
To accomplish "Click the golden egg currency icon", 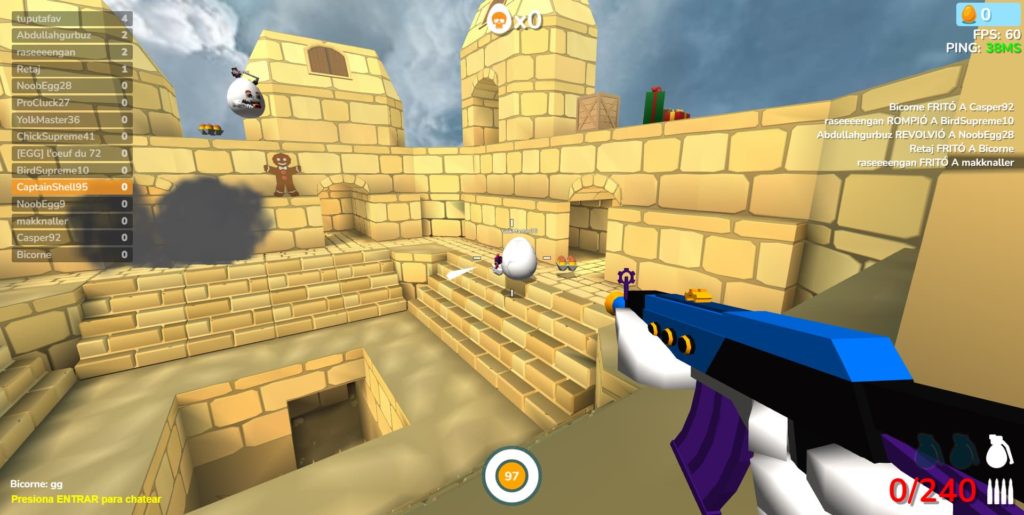I will 968,14.
